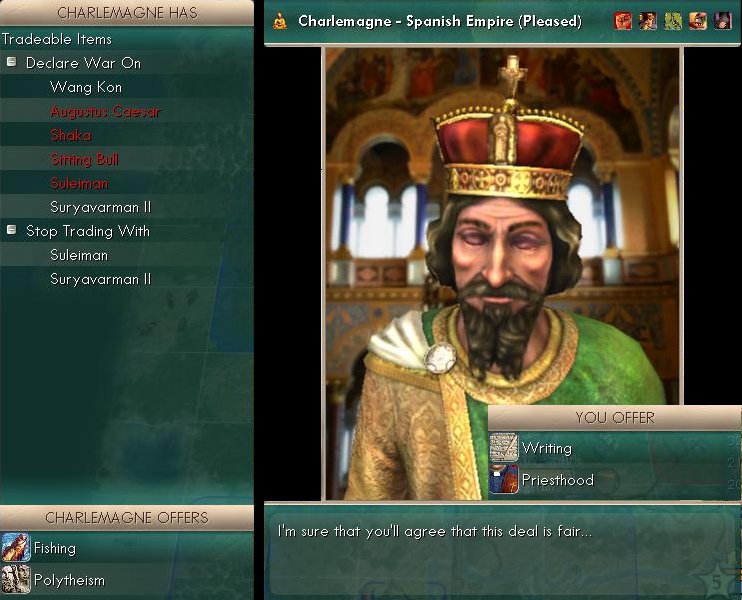Remove Fishing from Charlemagne's offer

coord(55,548)
